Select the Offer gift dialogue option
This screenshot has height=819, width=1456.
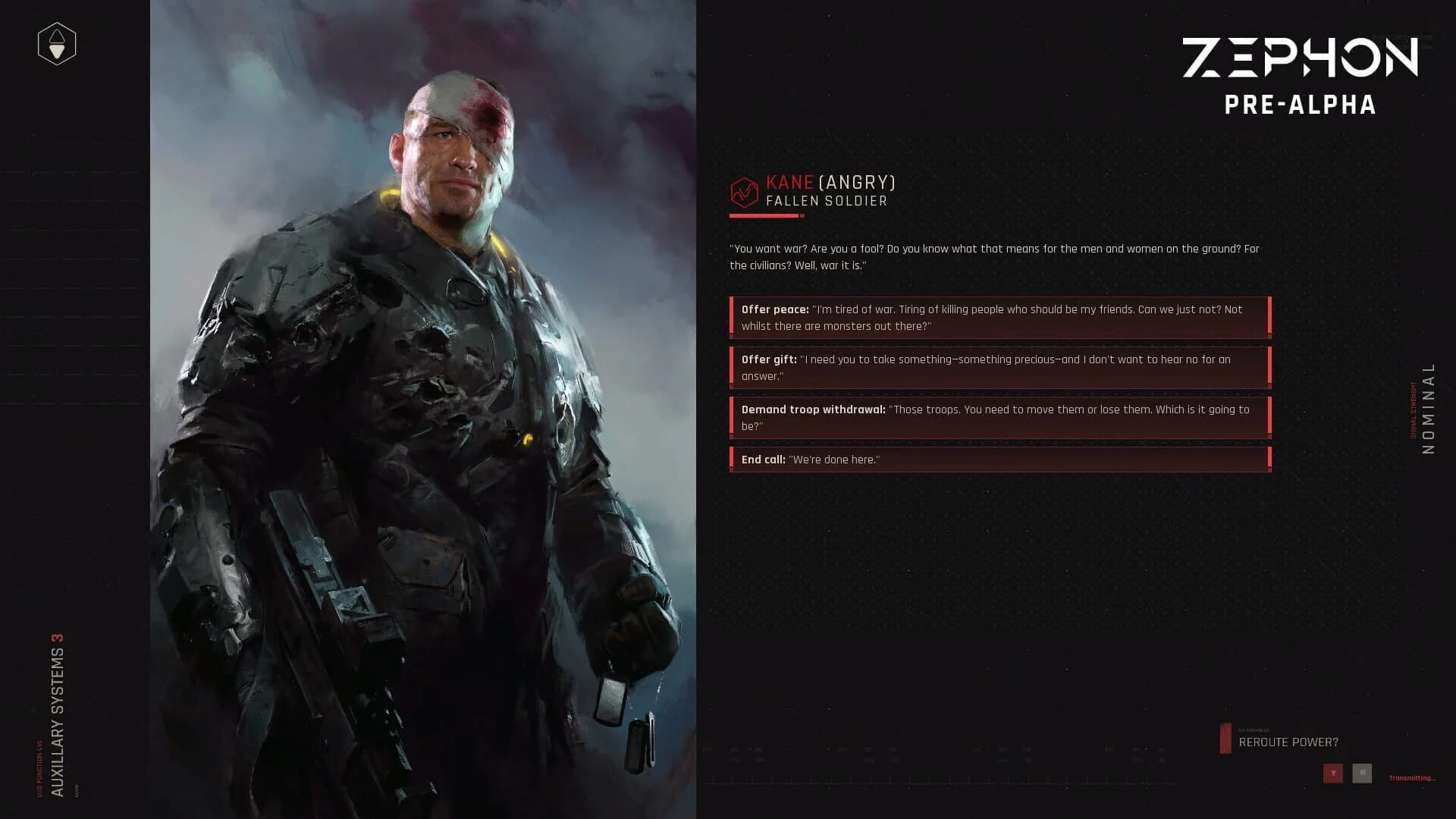tap(999, 367)
